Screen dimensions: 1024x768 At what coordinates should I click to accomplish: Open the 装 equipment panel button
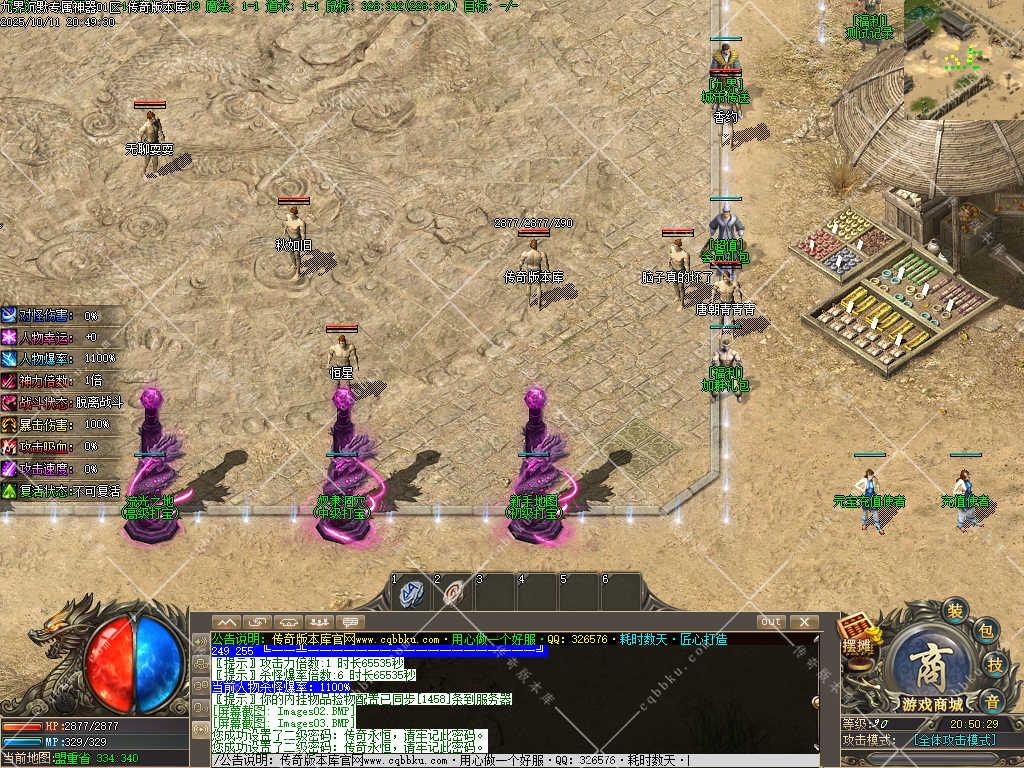click(x=957, y=611)
